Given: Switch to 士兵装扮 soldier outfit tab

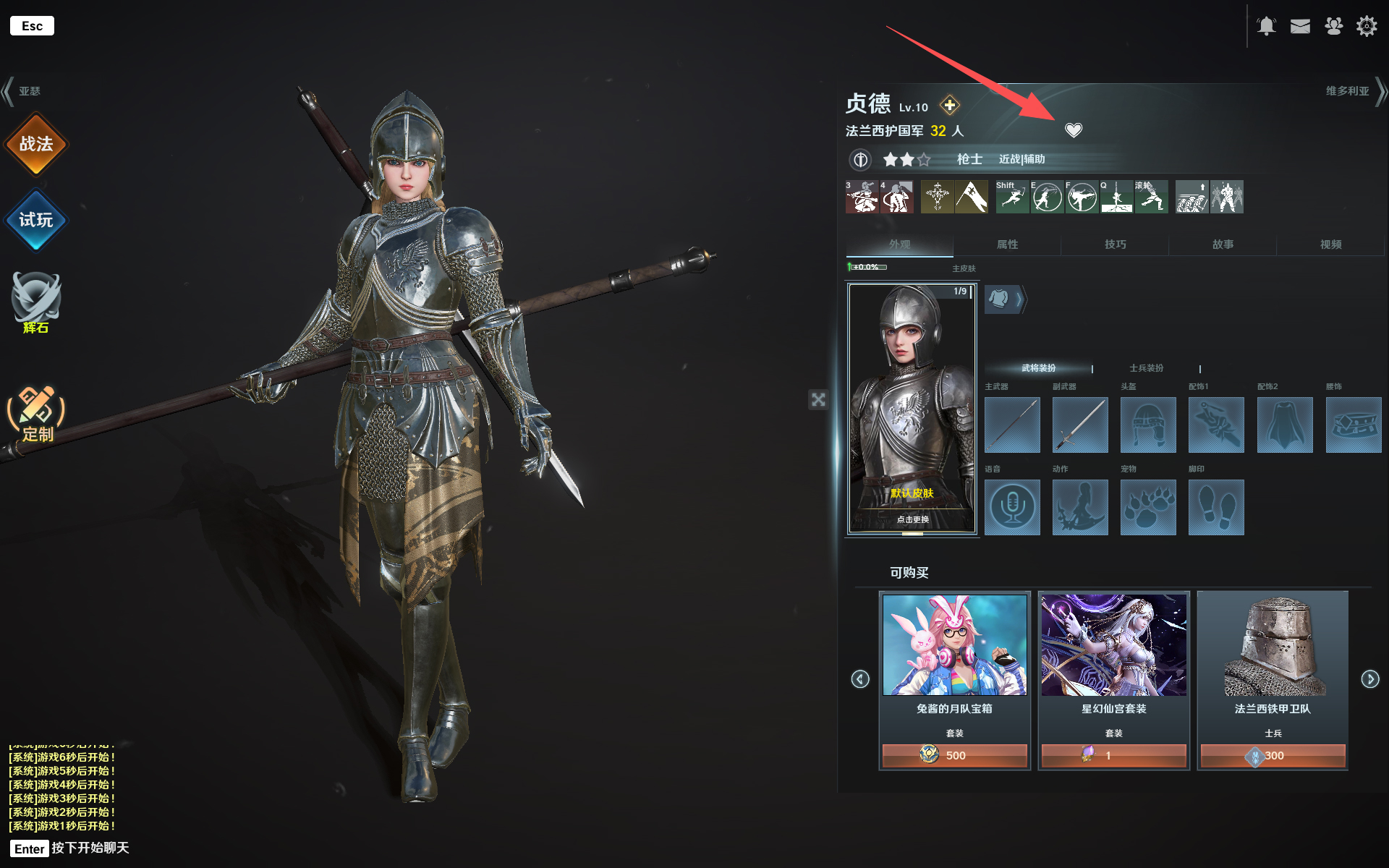Looking at the screenshot, I should click(x=1147, y=368).
